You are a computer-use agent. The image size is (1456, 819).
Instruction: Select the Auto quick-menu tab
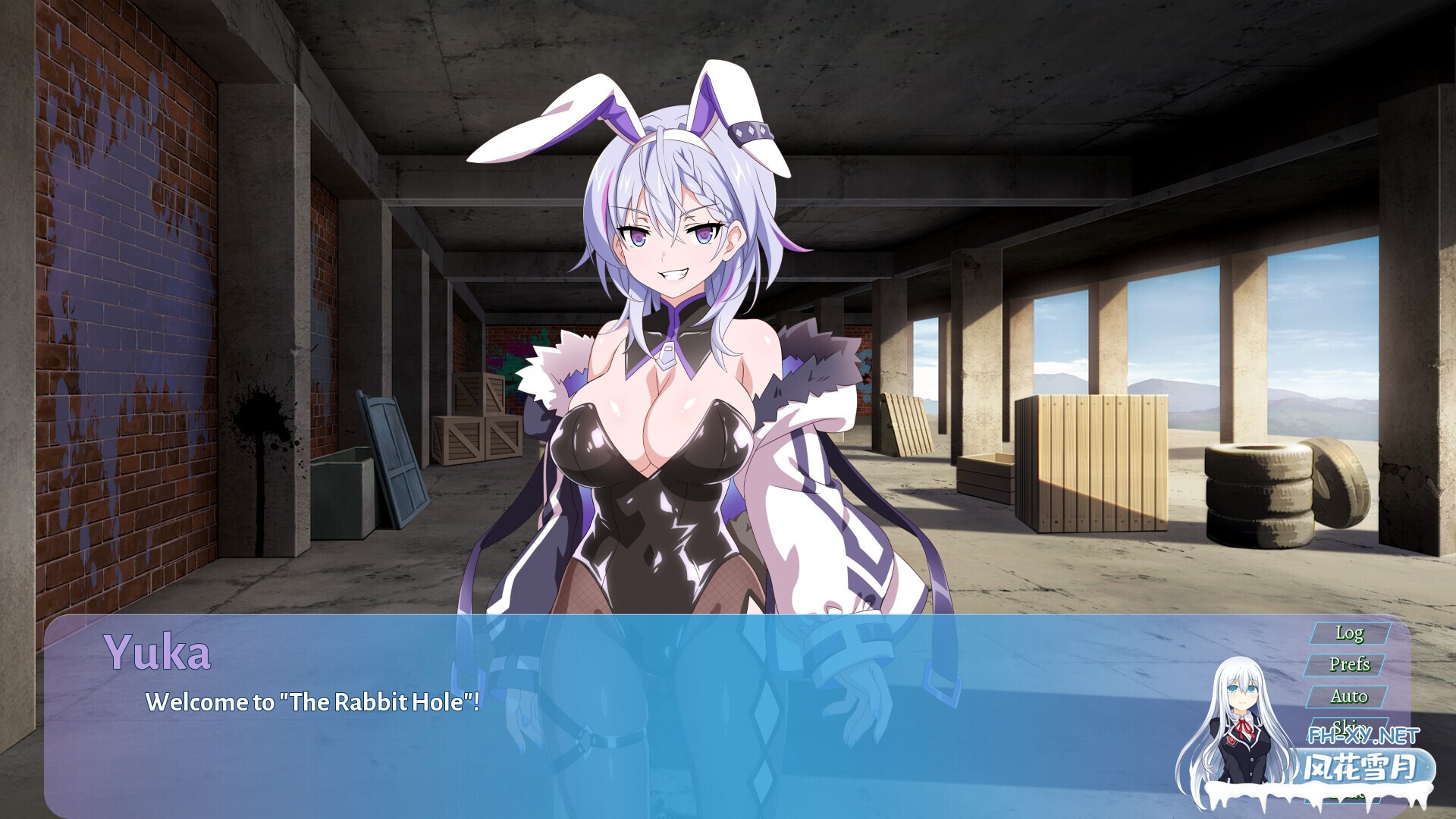click(x=1350, y=695)
